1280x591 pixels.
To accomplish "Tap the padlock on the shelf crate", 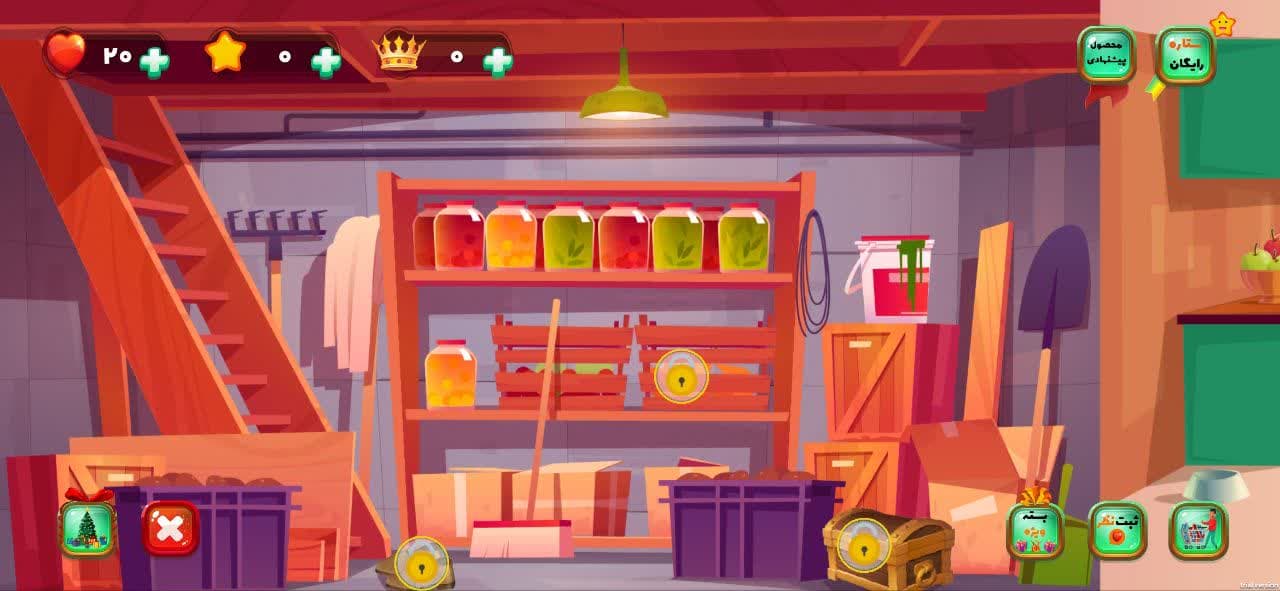I will 681,377.
